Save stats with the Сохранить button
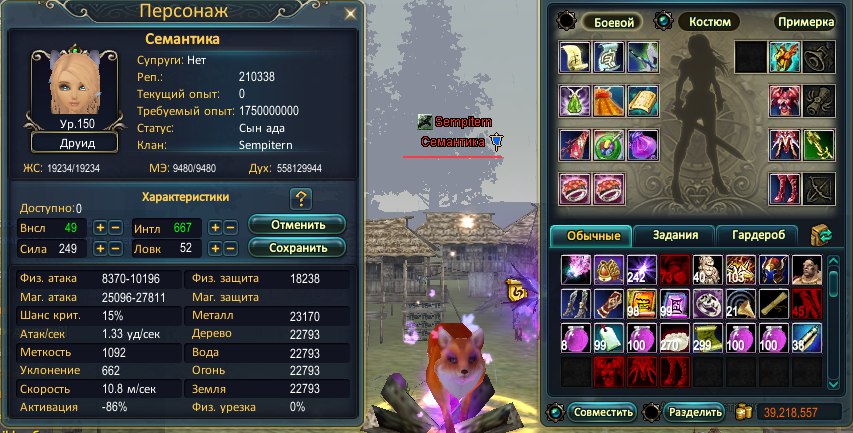Image resolution: width=853 pixels, height=433 pixels. (x=296, y=247)
